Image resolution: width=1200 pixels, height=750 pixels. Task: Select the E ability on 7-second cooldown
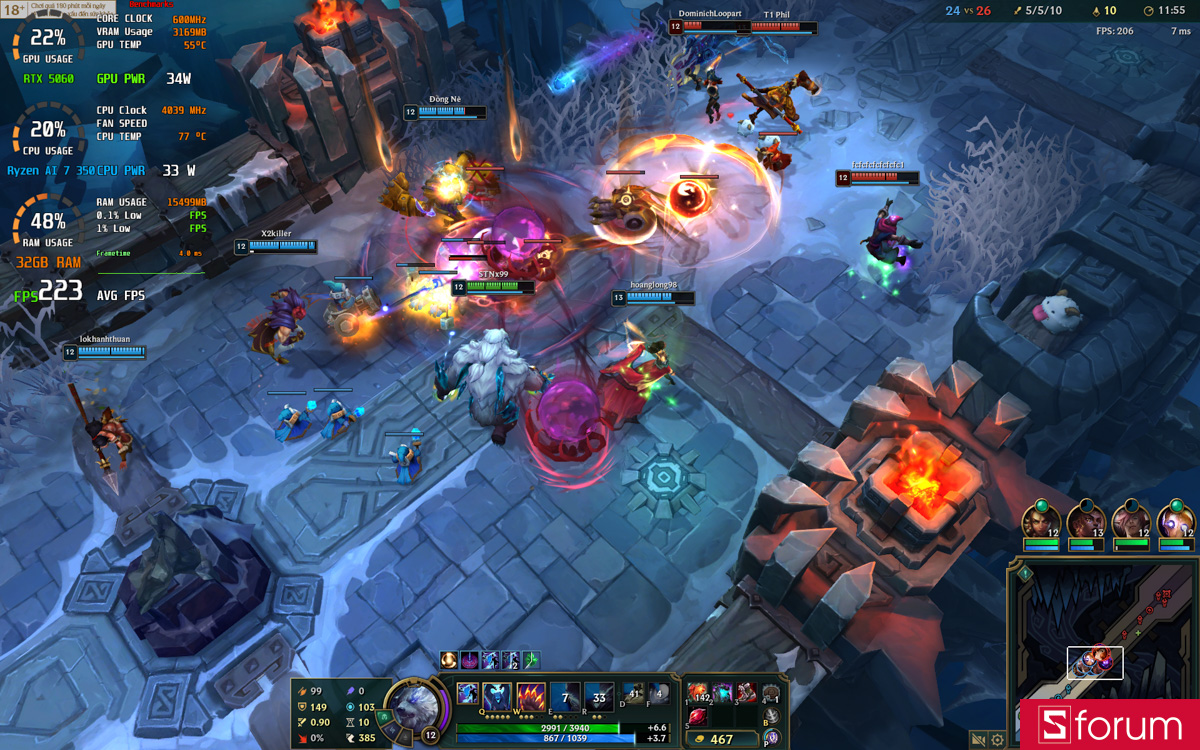565,696
